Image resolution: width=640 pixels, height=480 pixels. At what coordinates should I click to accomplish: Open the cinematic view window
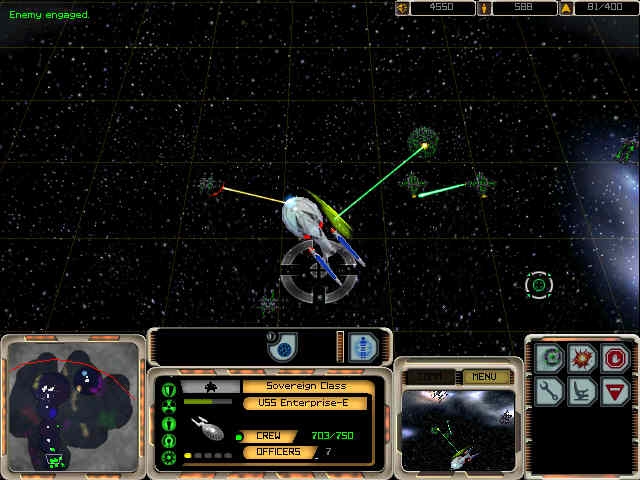(x=458, y=429)
